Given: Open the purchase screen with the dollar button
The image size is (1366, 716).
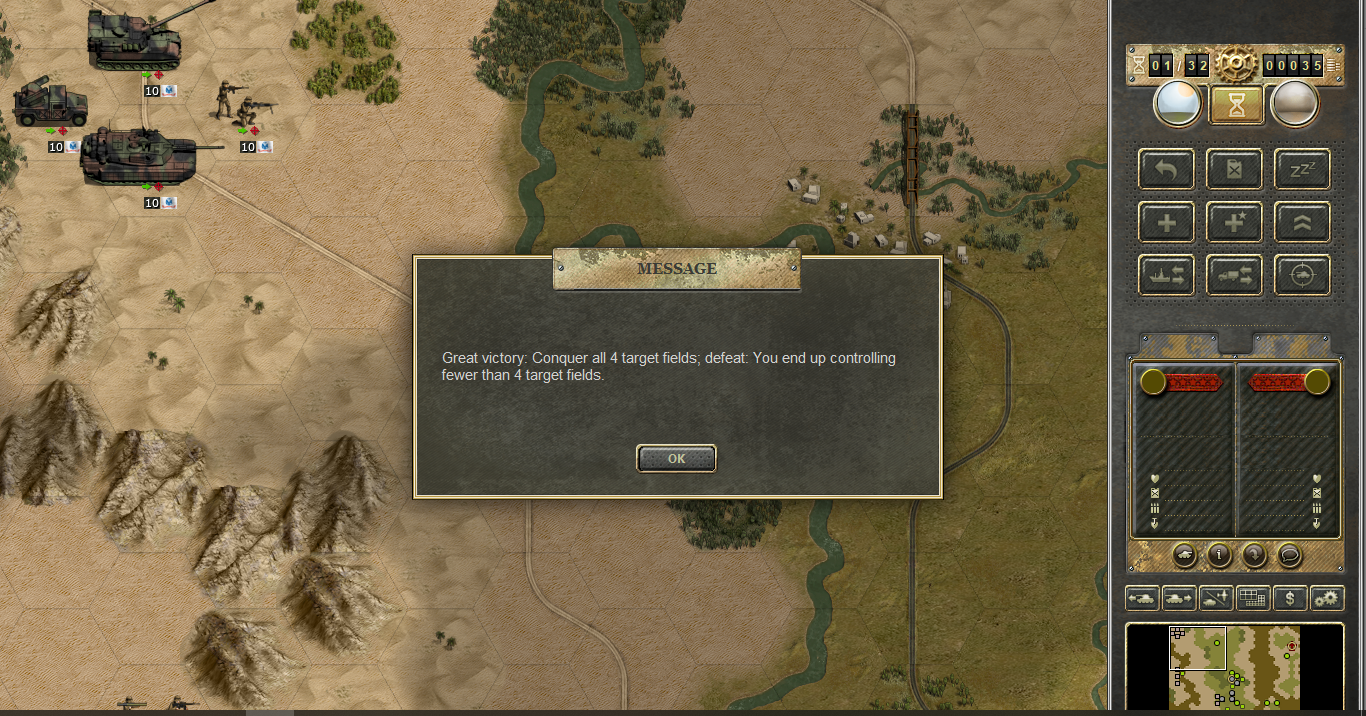Looking at the screenshot, I should [1291, 598].
